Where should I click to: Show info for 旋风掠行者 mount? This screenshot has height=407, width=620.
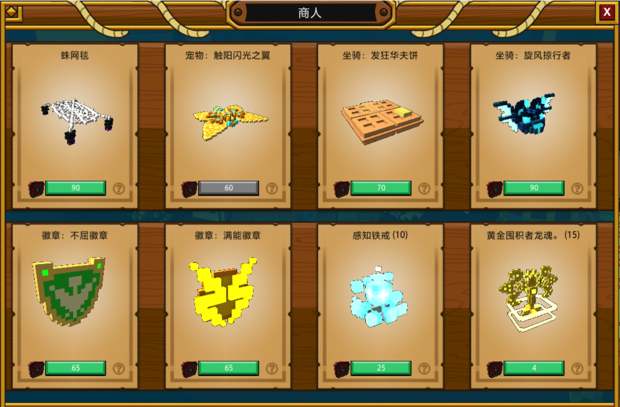tap(577, 188)
